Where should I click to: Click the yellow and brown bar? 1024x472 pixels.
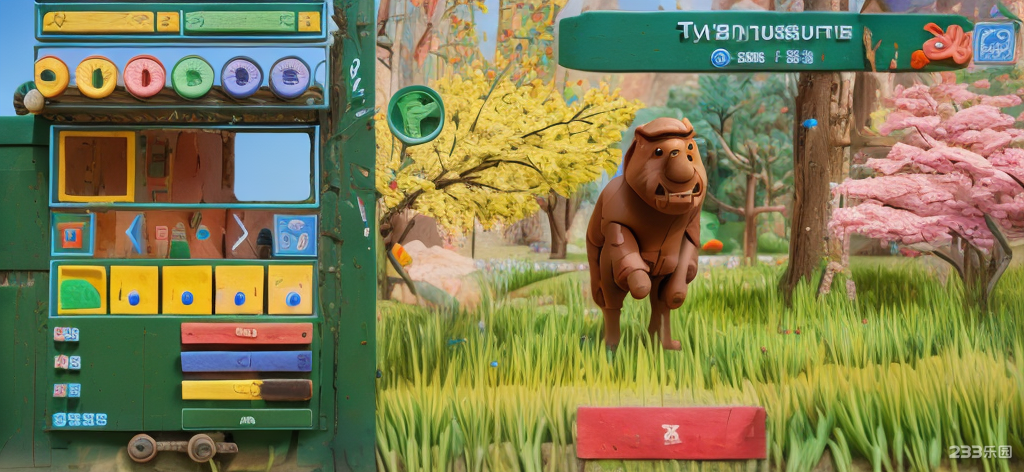pyautogui.click(x=246, y=390)
